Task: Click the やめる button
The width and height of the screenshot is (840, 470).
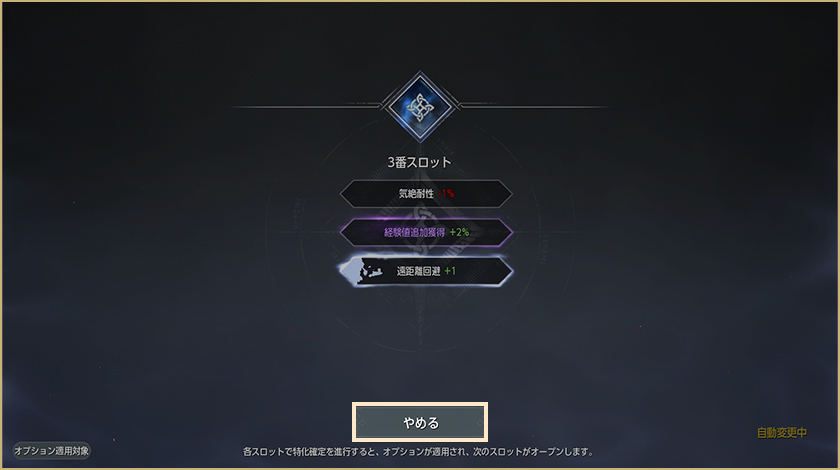Action: click(420, 422)
